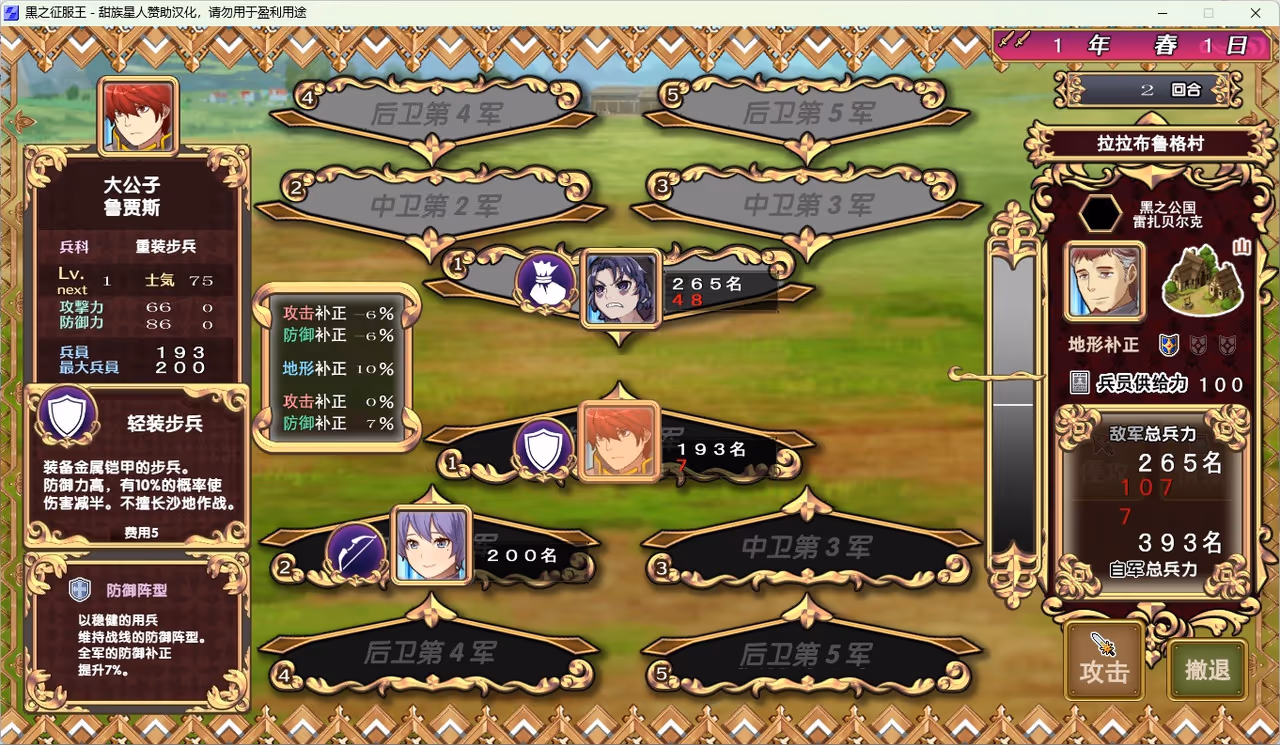Click the 1年 春 1日 date banner
The width and height of the screenshot is (1280, 745).
pyautogui.click(x=1130, y=44)
